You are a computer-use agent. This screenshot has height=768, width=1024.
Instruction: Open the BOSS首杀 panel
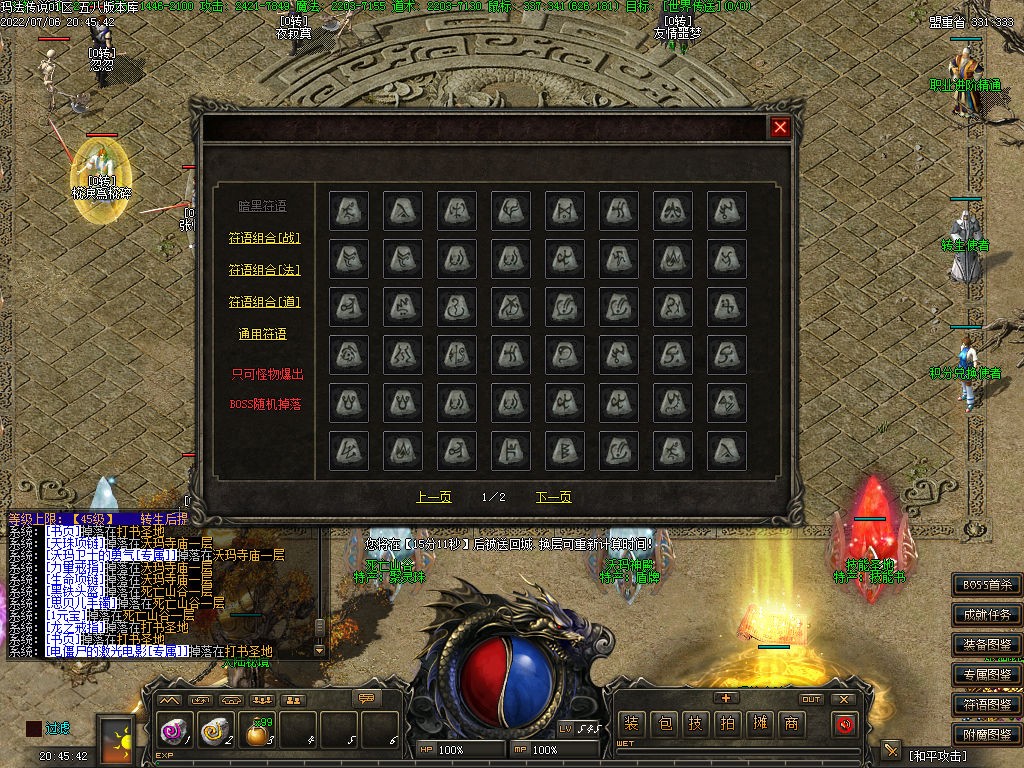(x=987, y=585)
